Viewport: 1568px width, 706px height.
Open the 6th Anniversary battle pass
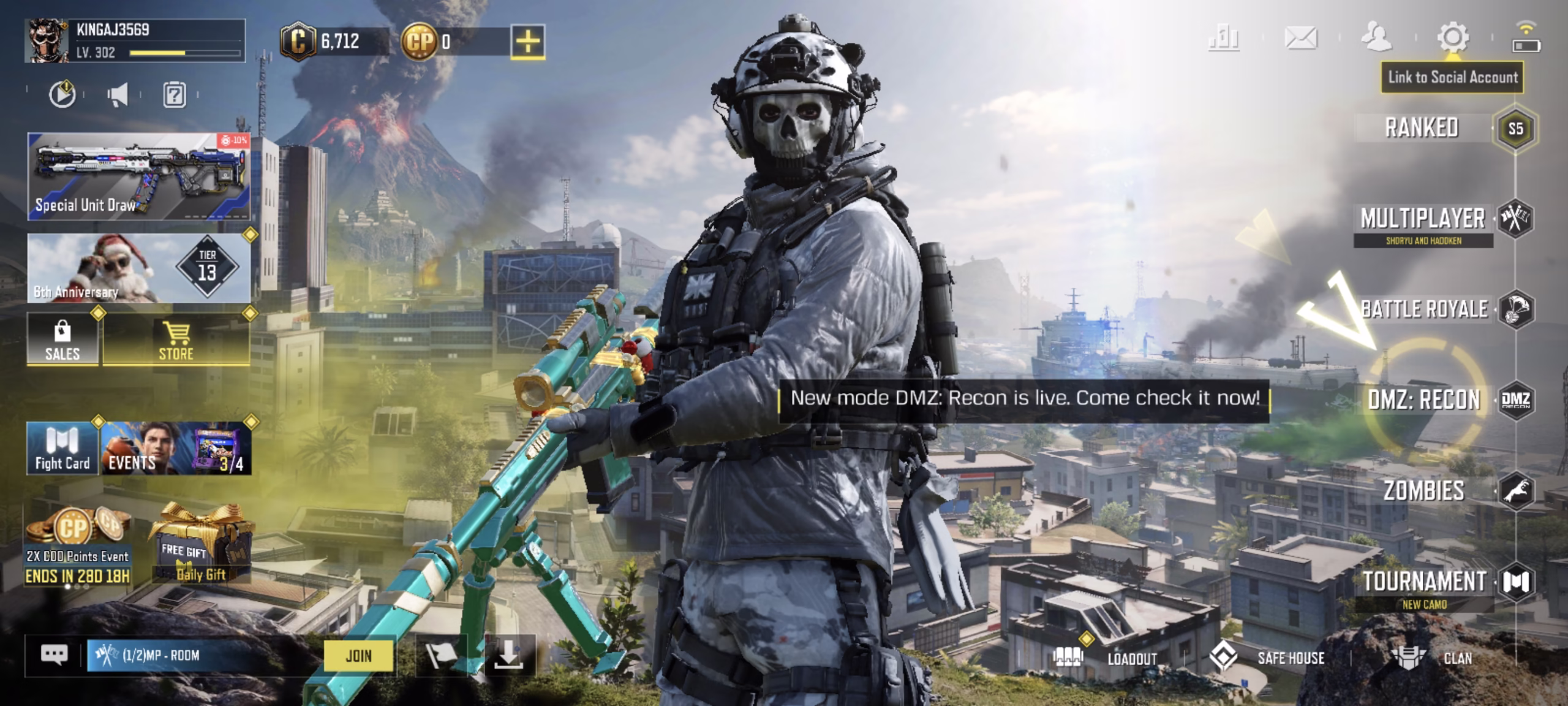click(x=138, y=268)
